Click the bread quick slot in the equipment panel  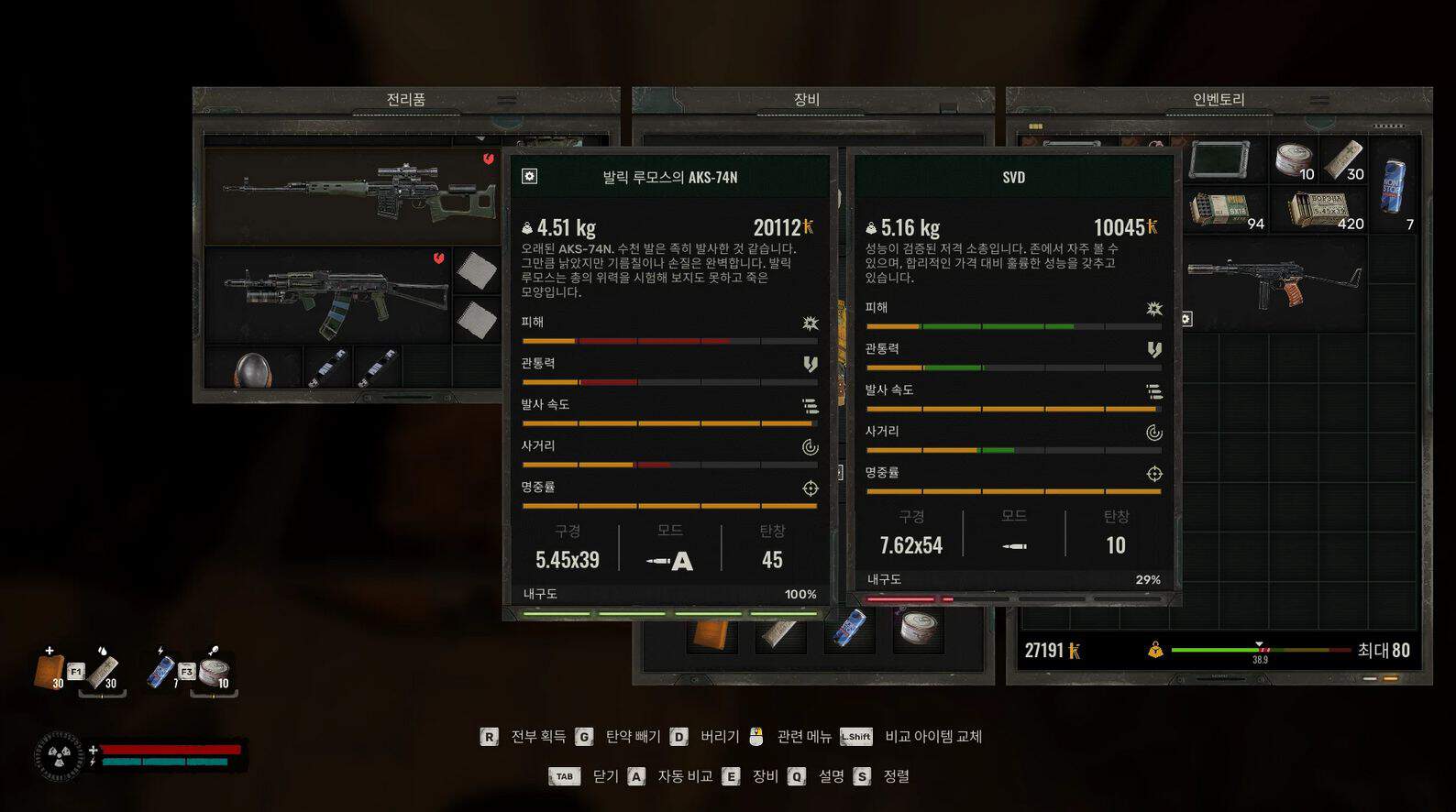point(711,633)
